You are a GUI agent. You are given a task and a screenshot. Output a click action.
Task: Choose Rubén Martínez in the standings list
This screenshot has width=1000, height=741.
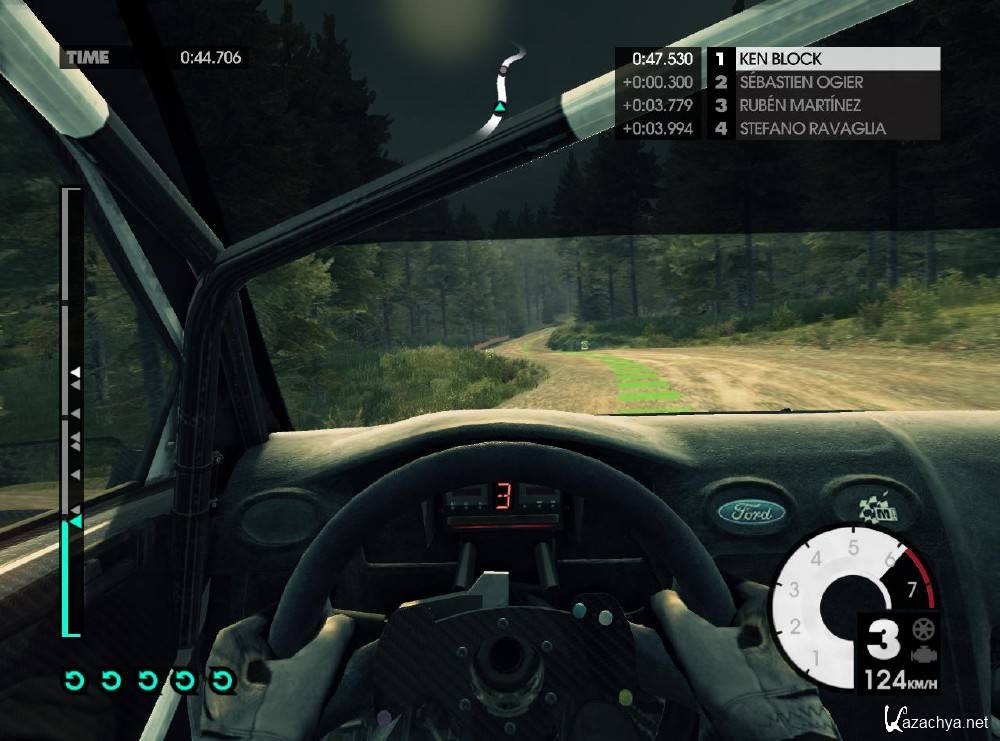[823, 105]
